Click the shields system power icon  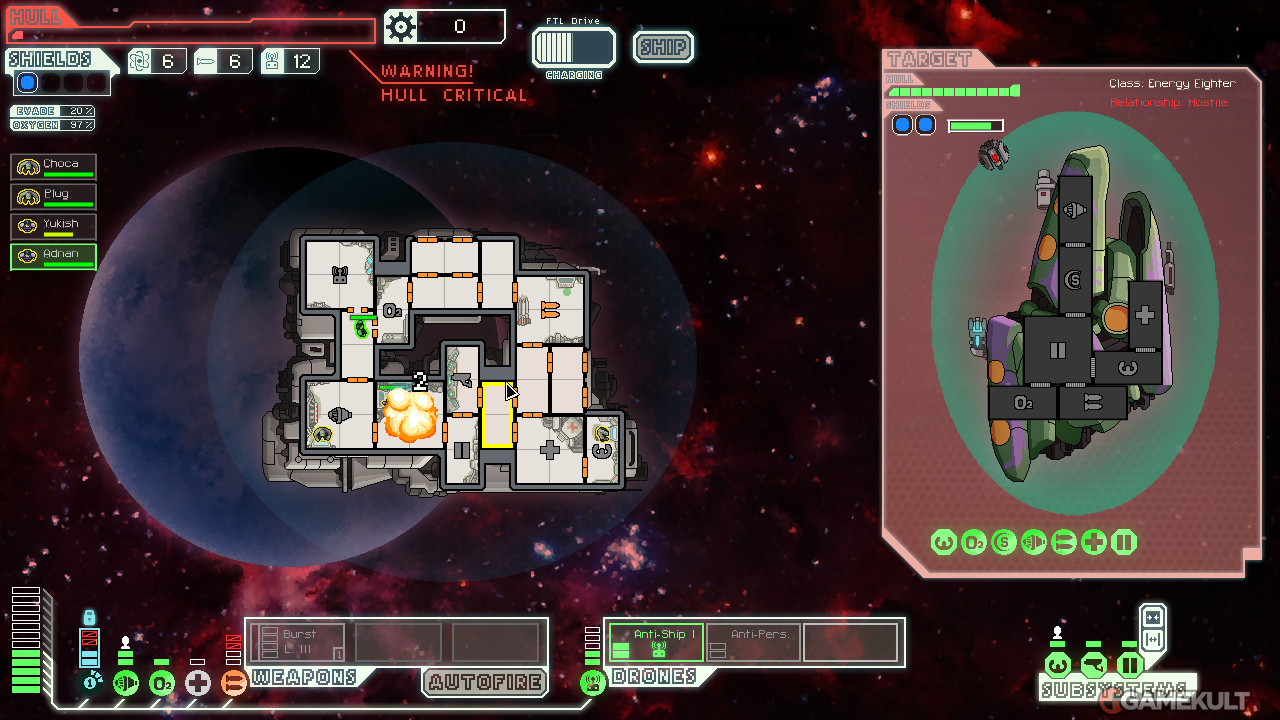point(91,683)
